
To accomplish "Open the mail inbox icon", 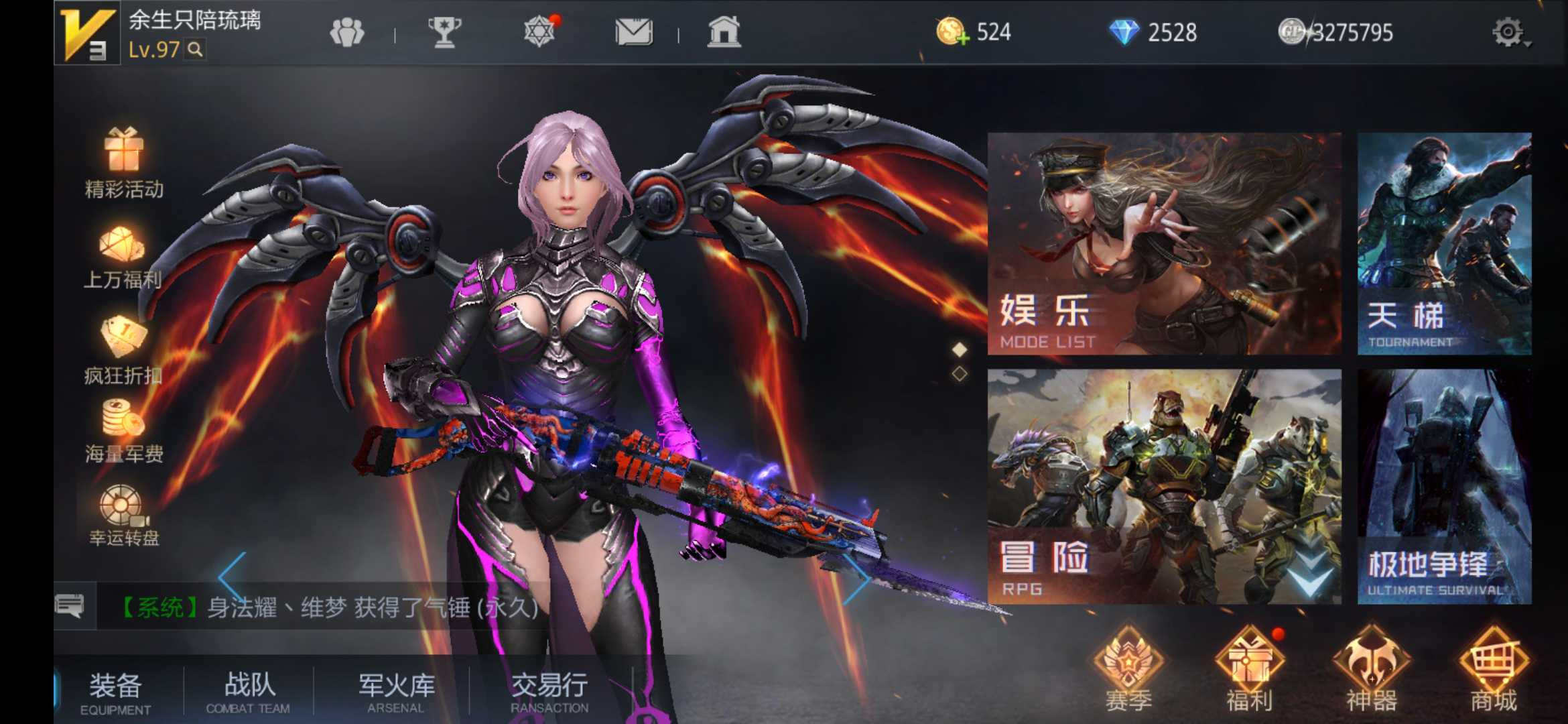I will pos(634,30).
